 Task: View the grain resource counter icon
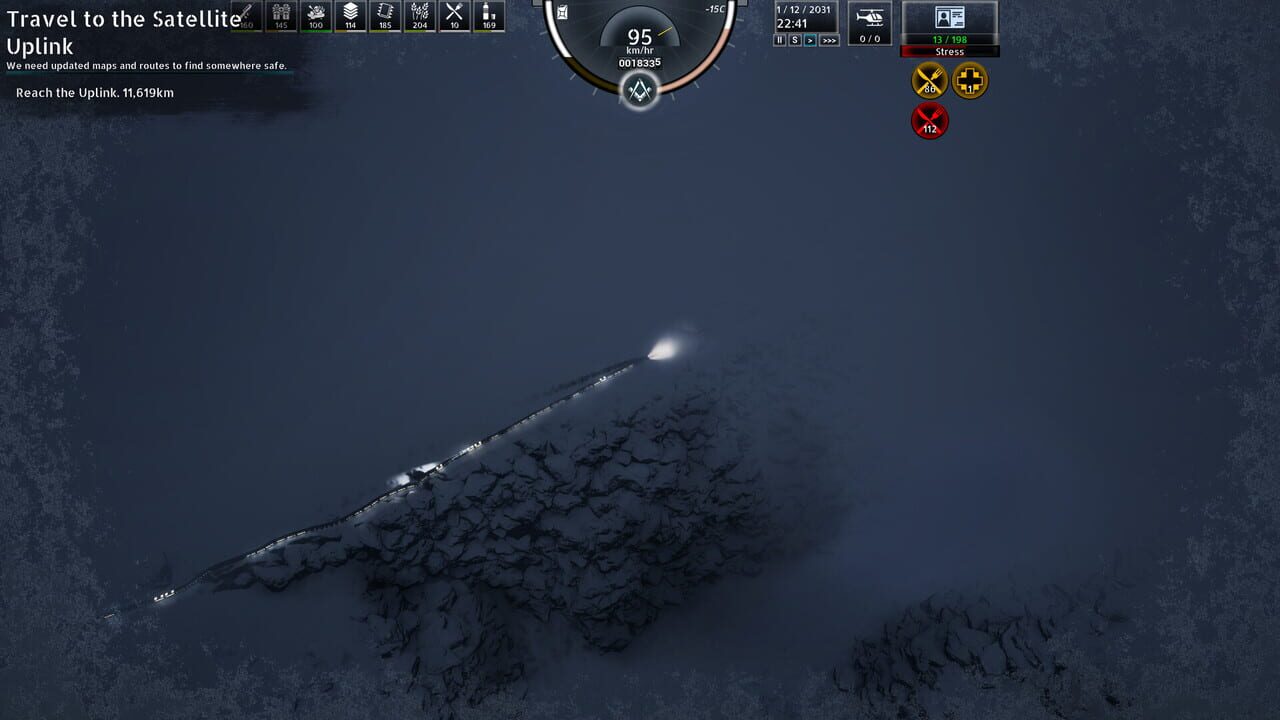click(420, 15)
